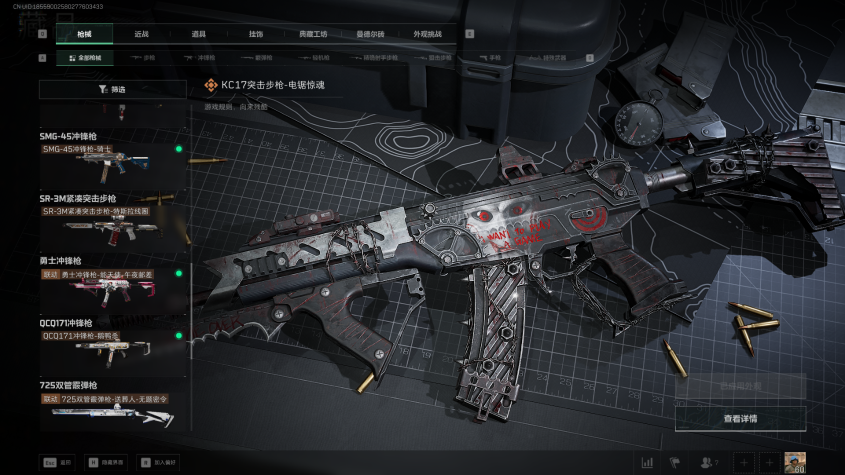Click the 查看详情 (view details) button
The width and height of the screenshot is (845, 475).
[x=740, y=418]
